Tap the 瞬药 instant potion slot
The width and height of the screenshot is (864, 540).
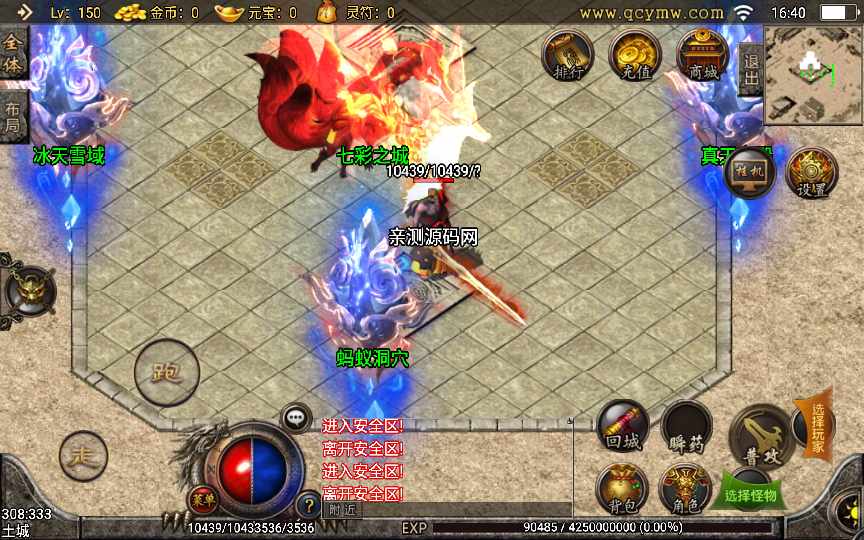pos(686,427)
